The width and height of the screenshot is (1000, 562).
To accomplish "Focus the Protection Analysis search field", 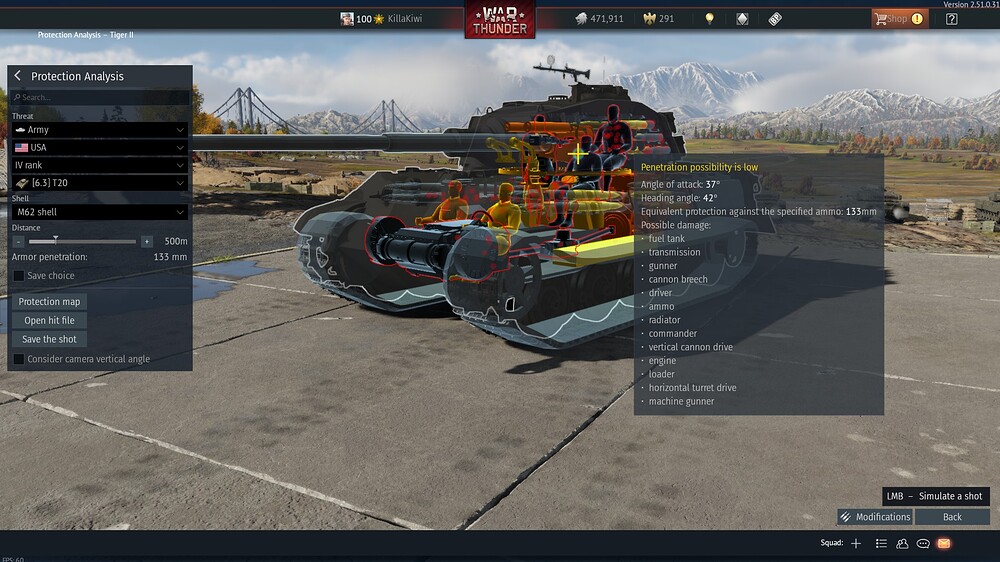I will [x=99, y=98].
